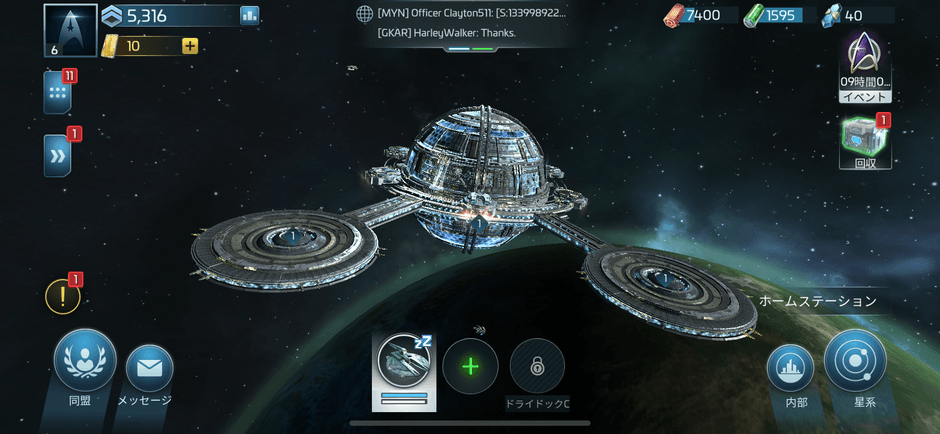Expand the double-arrow side panel
Image resolution: width=940 pixels, height=434 pixels.
click(57, 155)
